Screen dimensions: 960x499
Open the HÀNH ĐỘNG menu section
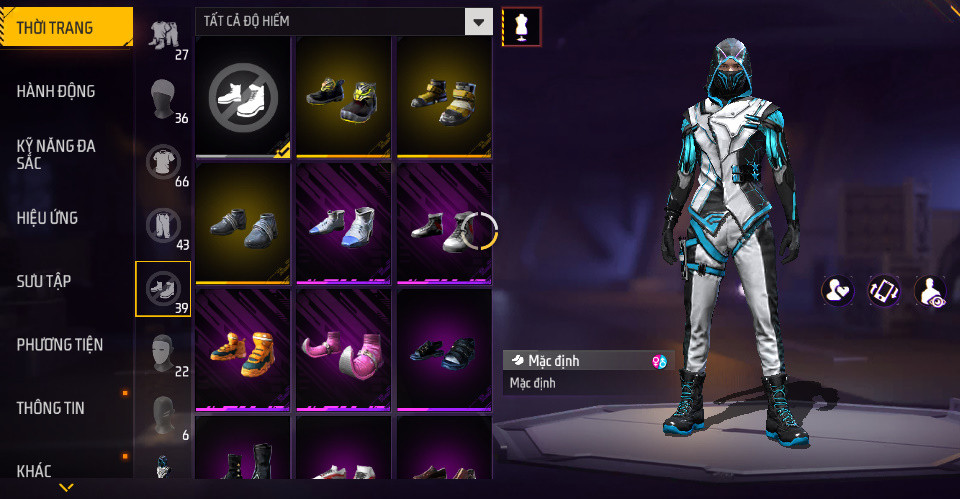click(57, 91)
